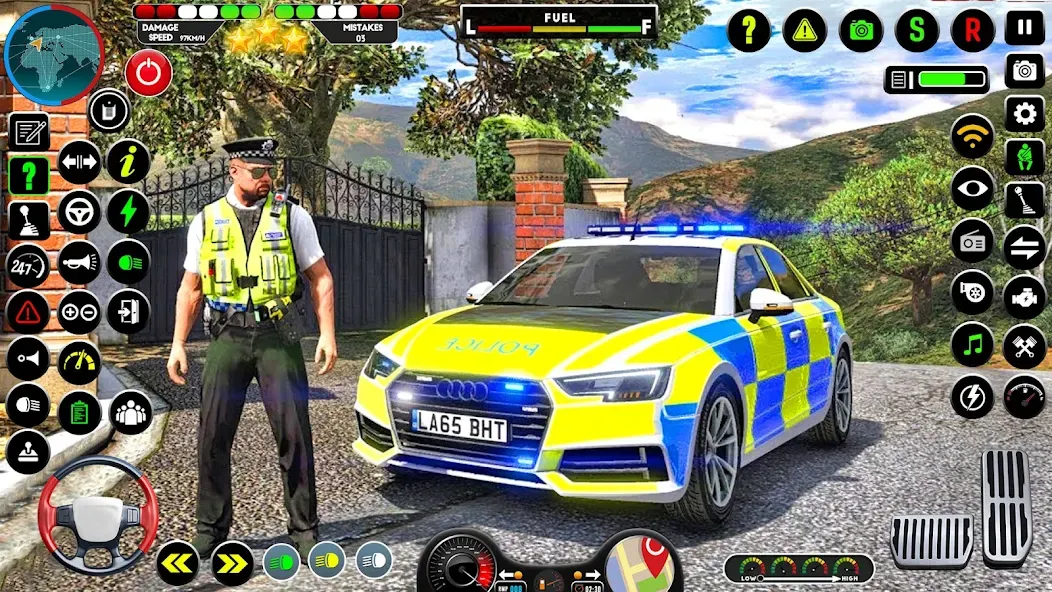Open the map pin navigation icon

(x=643, y=562)
